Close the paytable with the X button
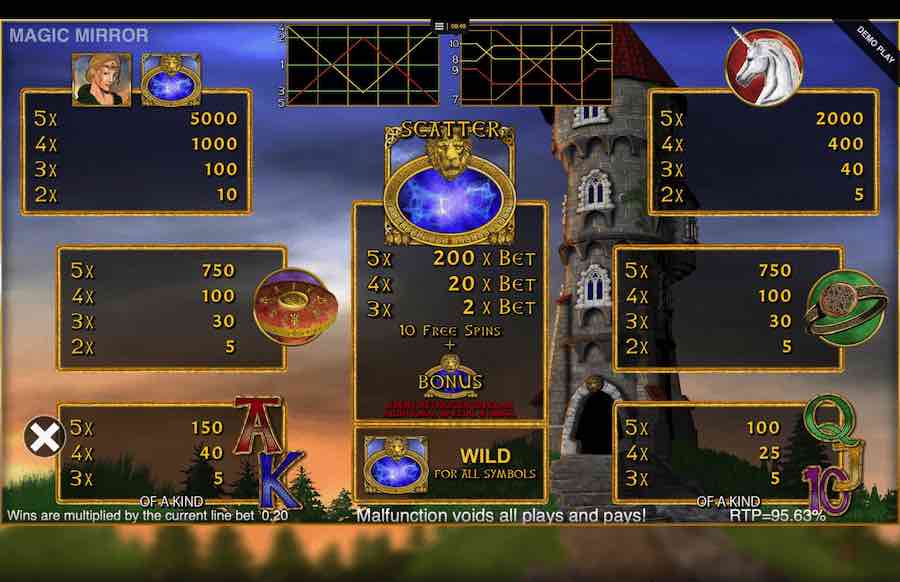Screen dimensions: 900x582 [x=44, y=436]
